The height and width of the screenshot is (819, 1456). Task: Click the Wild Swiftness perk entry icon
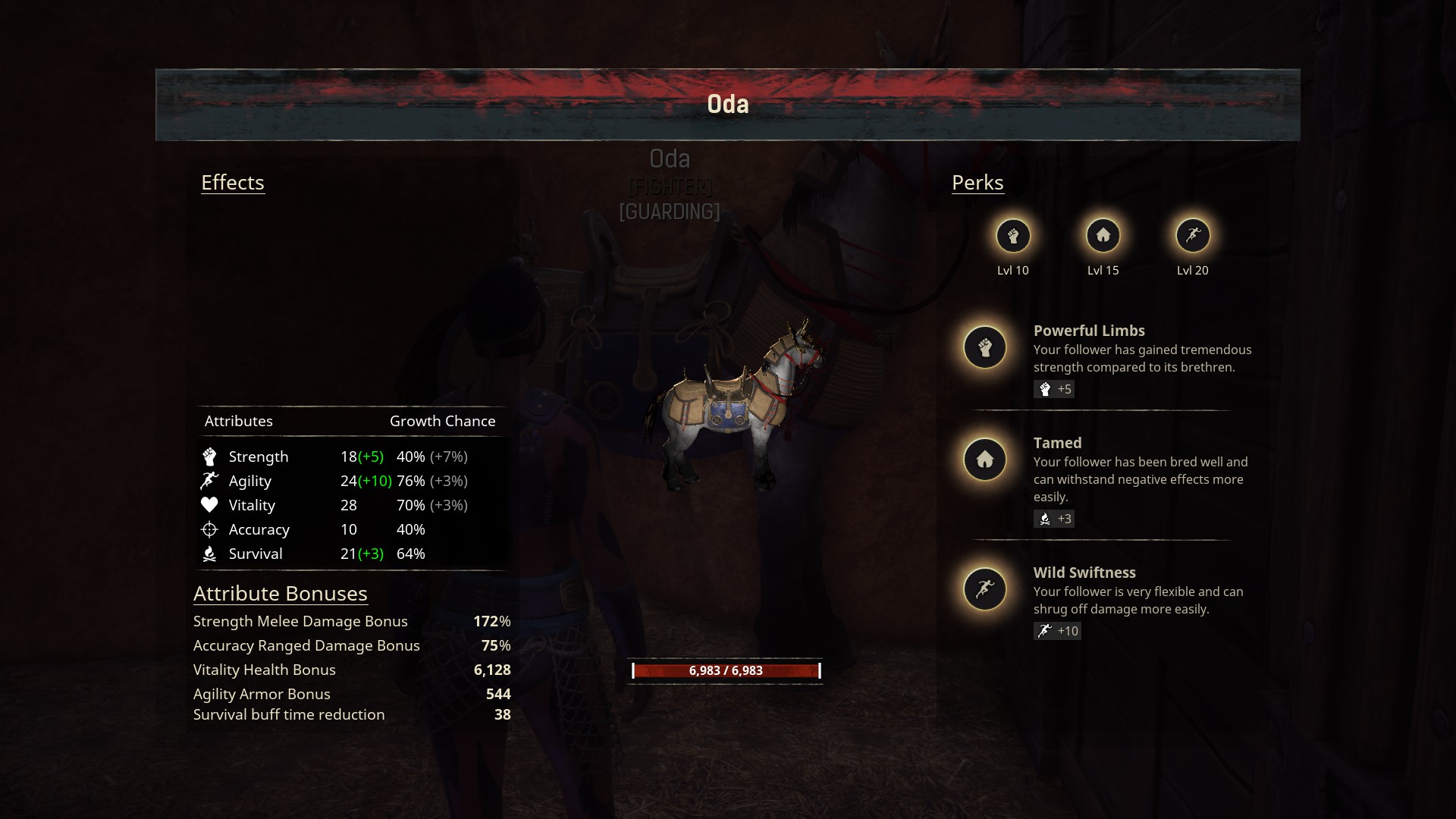pos(984,589)
